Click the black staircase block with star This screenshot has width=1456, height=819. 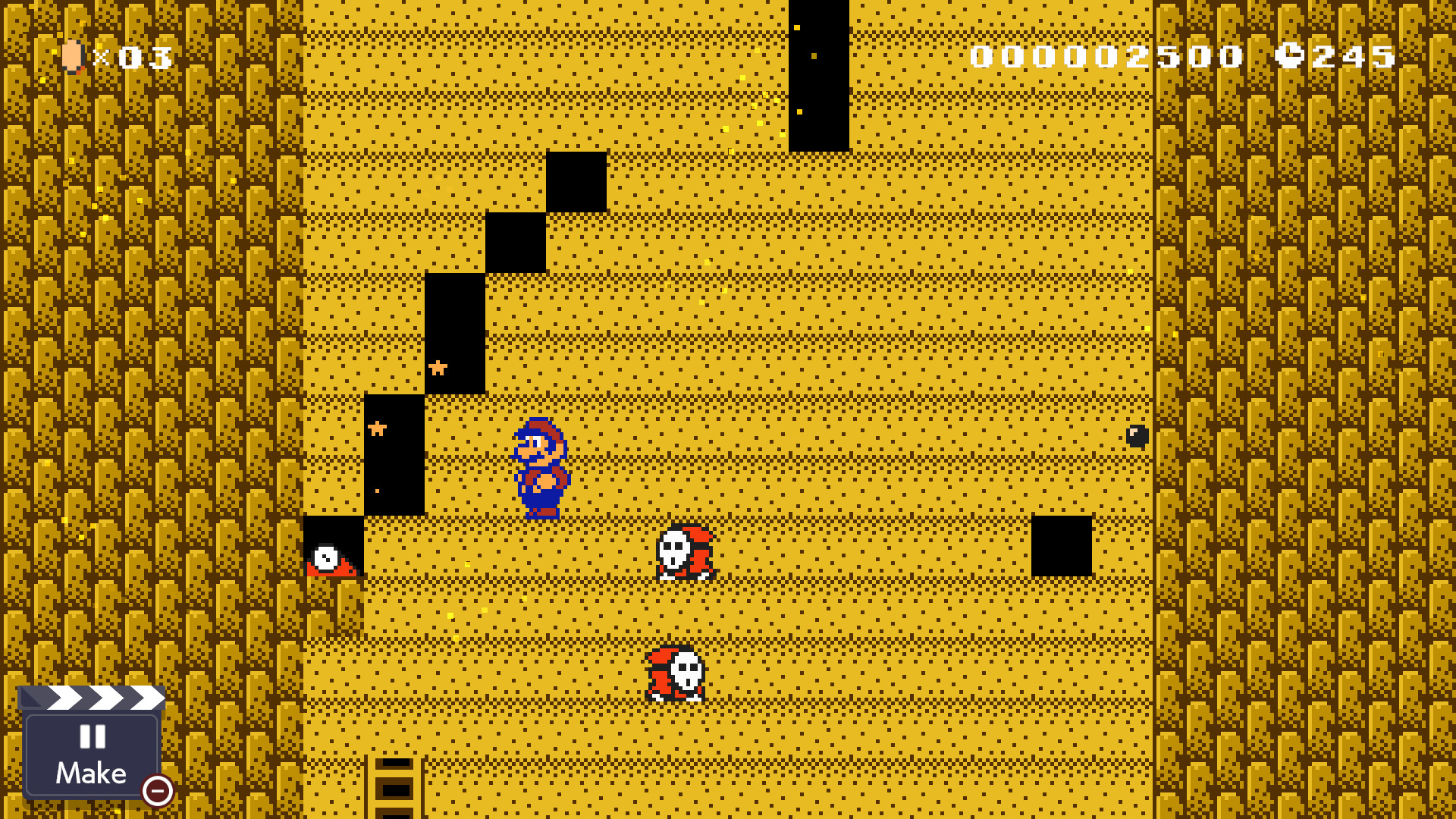455,334
